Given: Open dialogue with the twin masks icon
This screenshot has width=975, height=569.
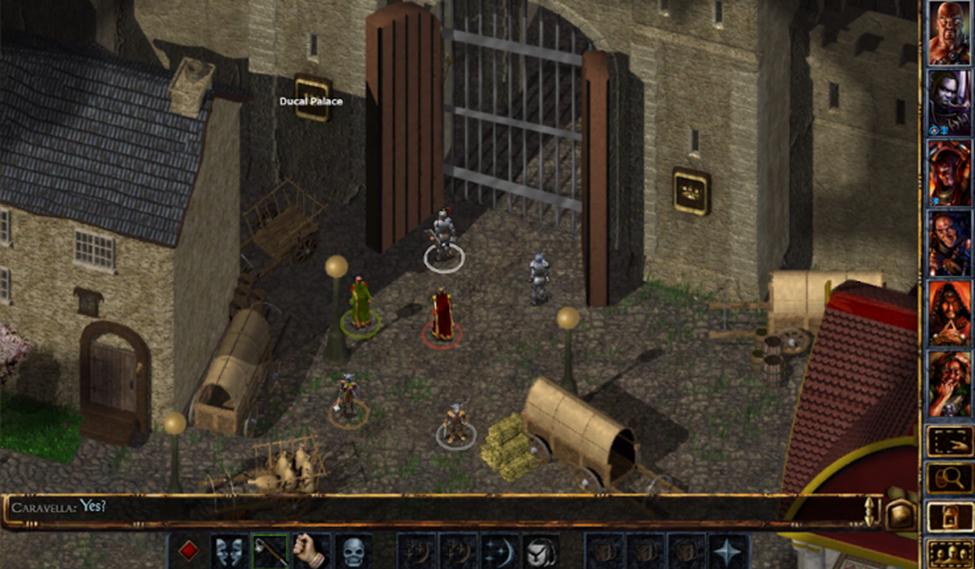Looking at the screenshot, I should (x=229, y=551).
